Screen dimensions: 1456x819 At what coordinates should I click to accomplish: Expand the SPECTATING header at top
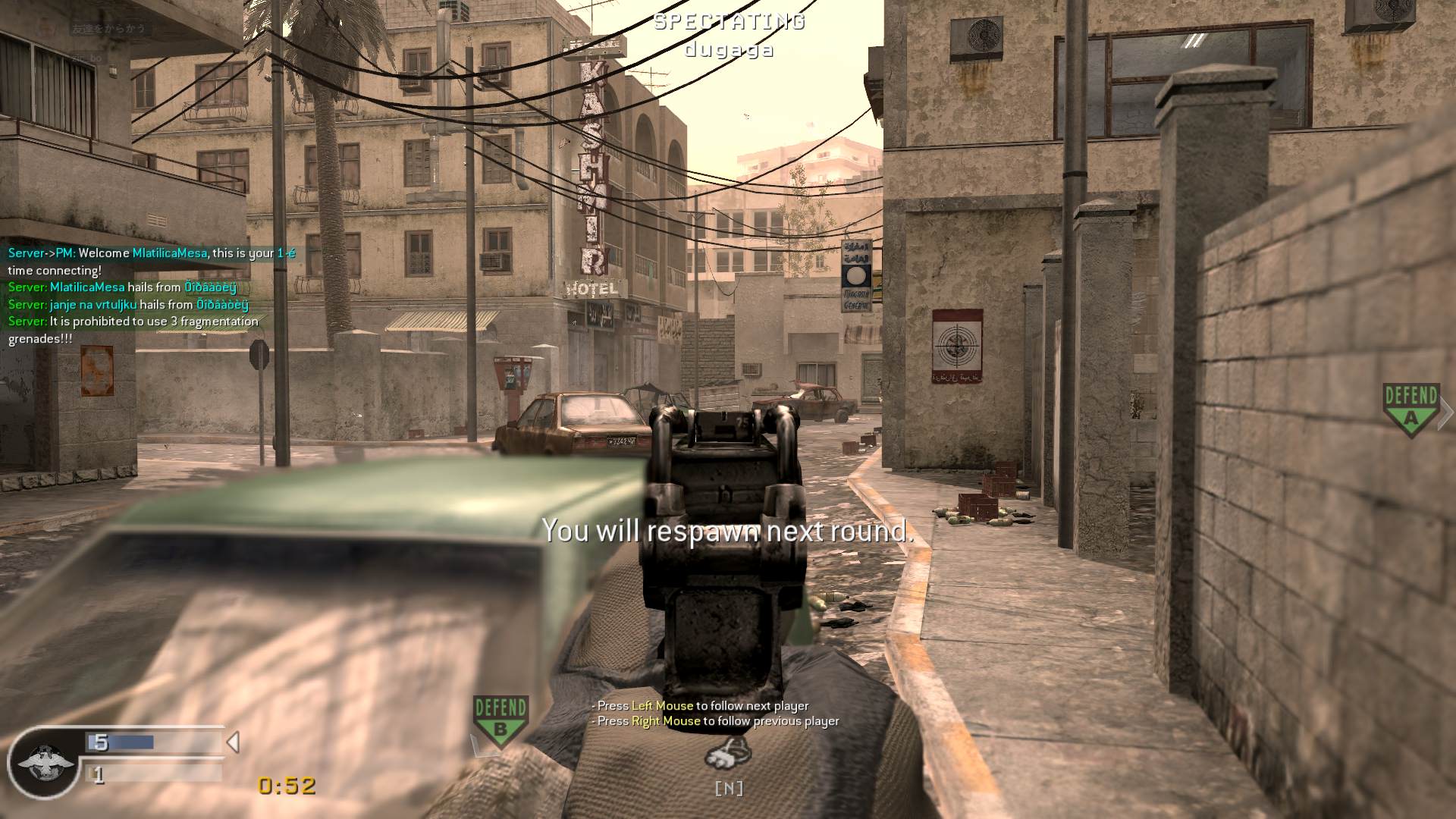coord(727,22)
